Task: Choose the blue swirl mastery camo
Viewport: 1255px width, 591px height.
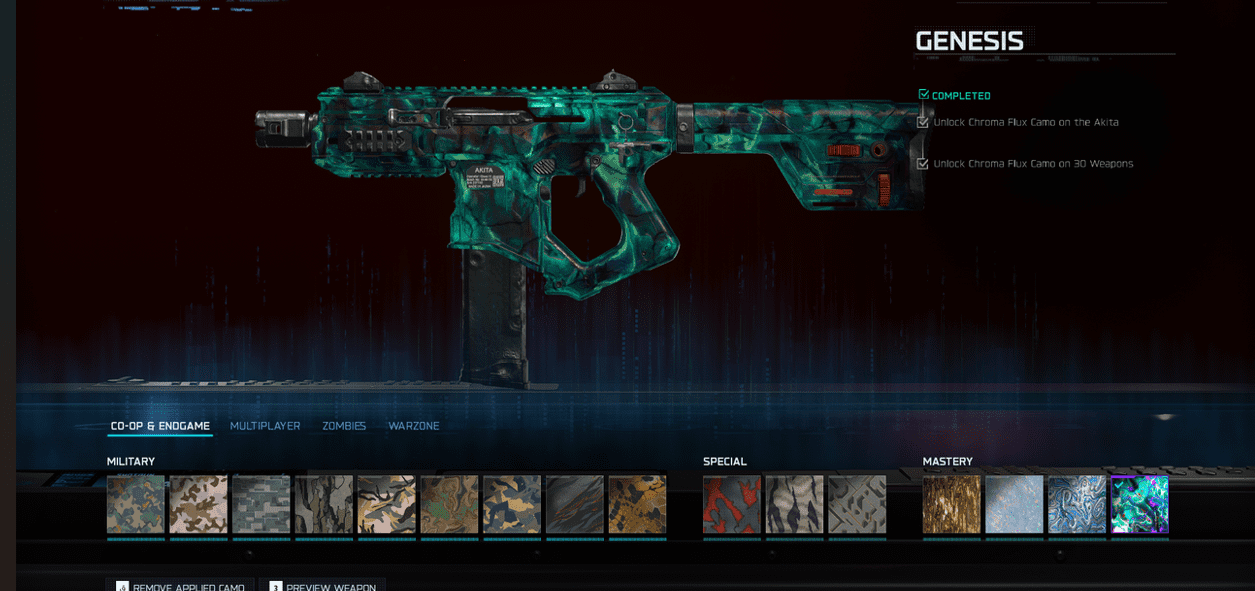Action: click(1077, 504)
